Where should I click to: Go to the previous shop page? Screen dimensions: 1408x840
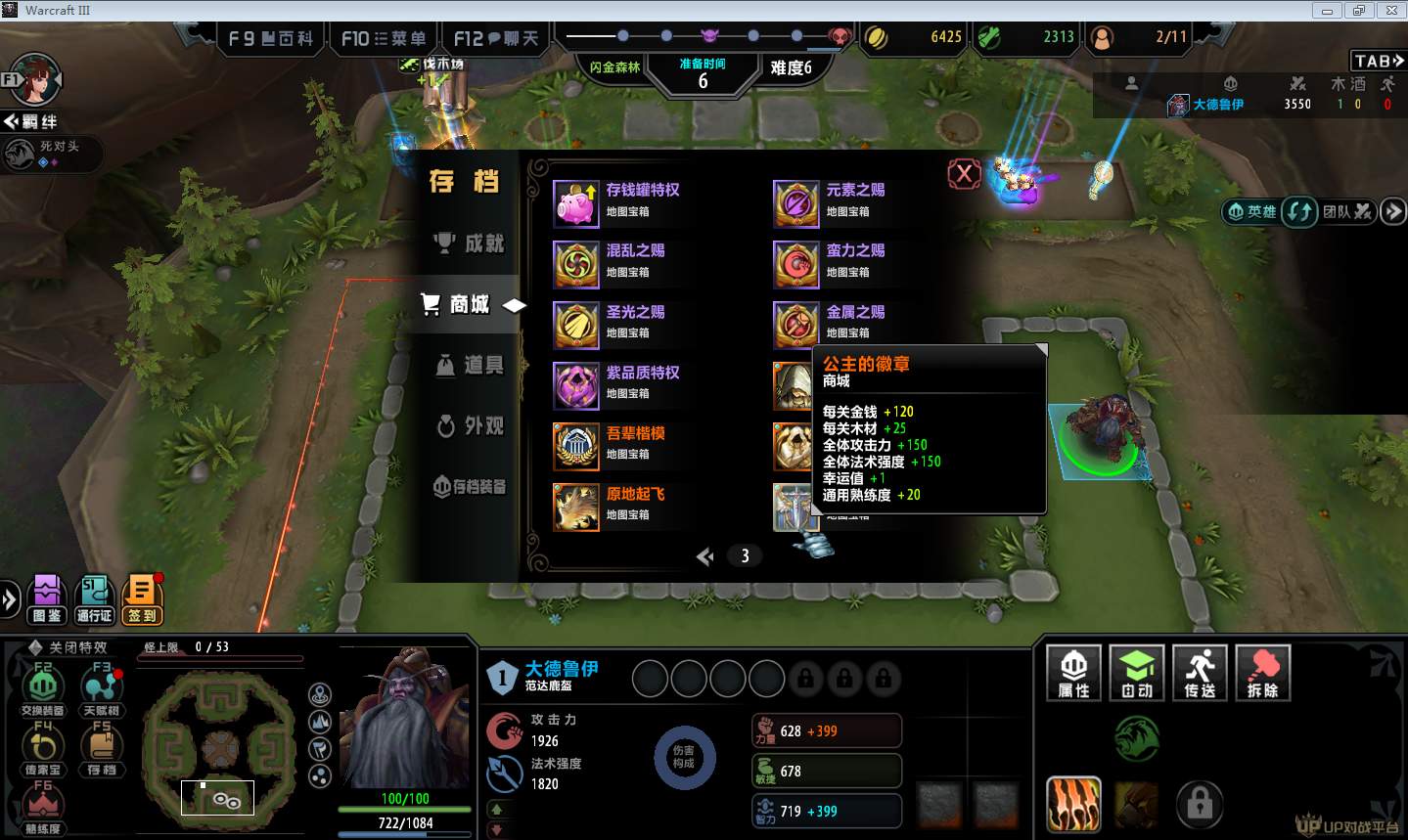pos(704,556)
